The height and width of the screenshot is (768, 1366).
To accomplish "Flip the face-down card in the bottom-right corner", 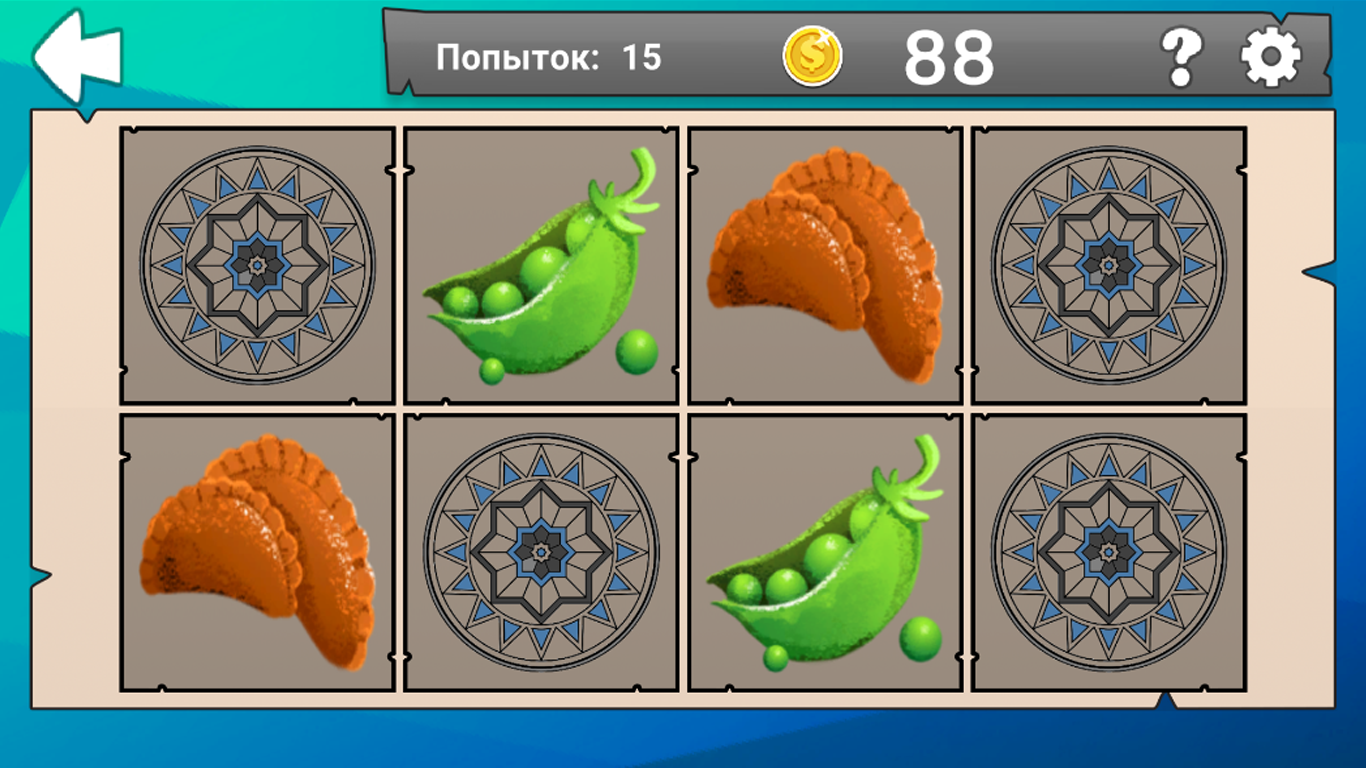I will [x=1110, y=550].
